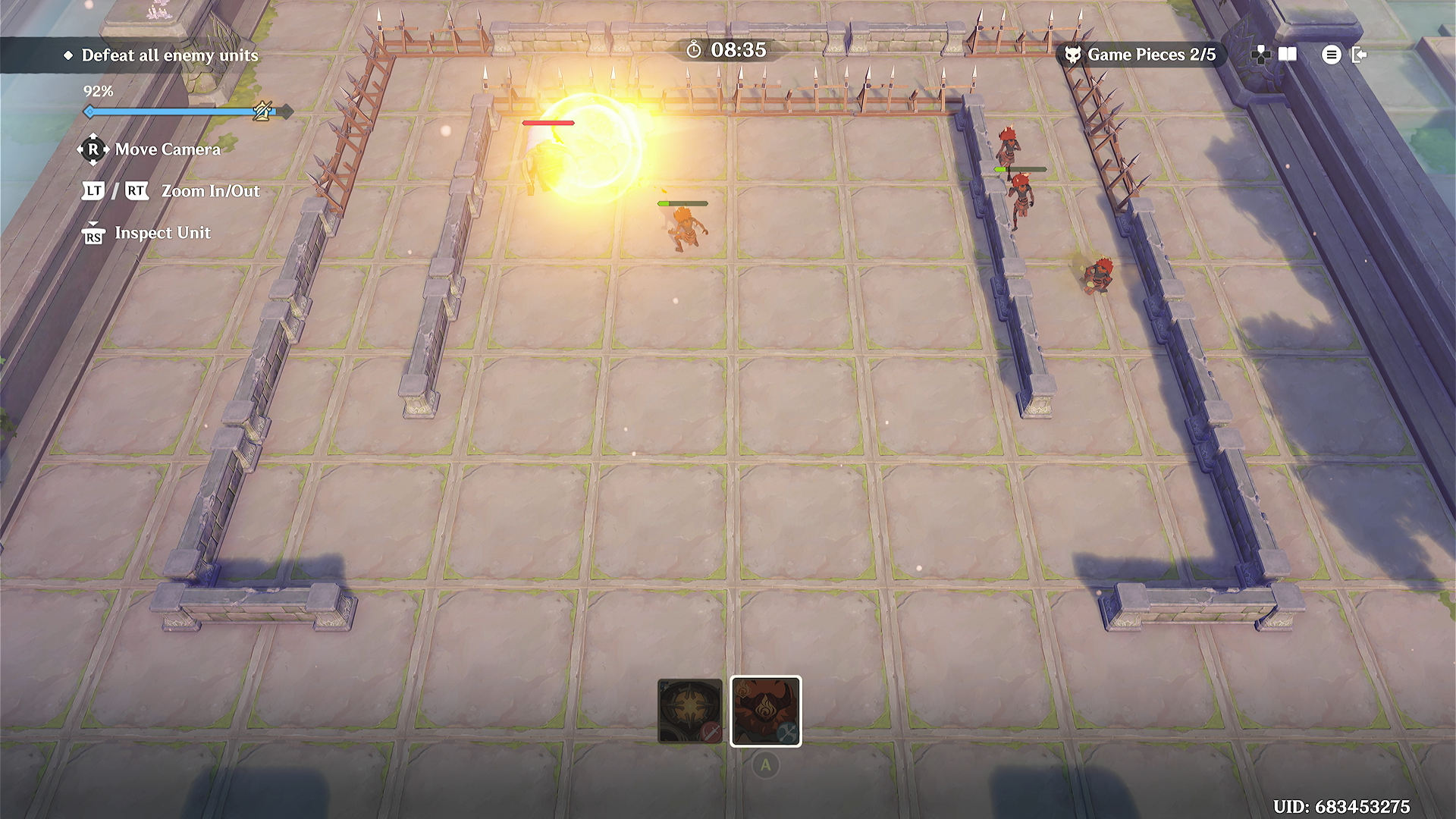Exit the match via the leave icon
The height and width of the screenshot is (819, 1456).
[x=1359, y=55]
